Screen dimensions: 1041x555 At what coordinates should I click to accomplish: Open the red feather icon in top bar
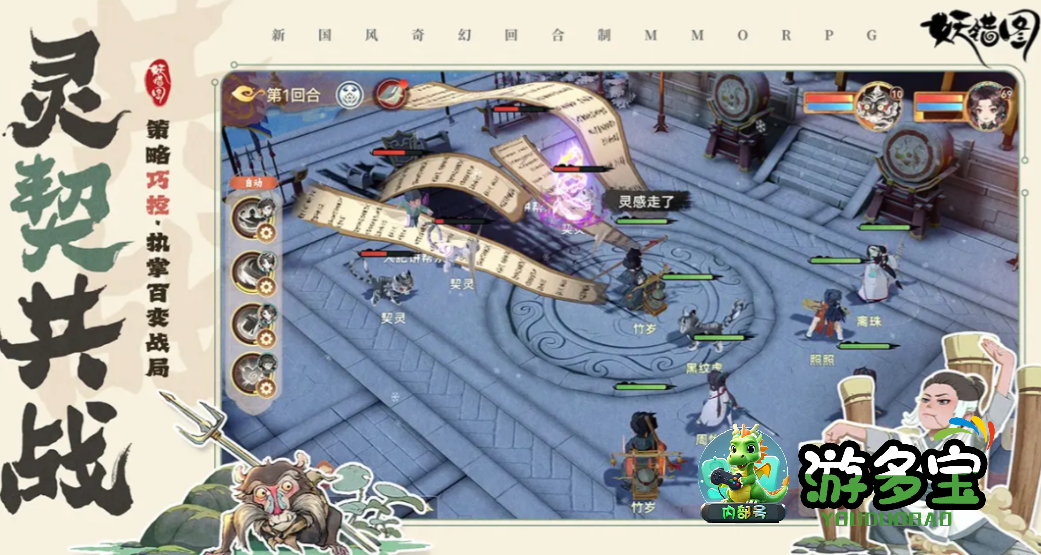(389, 94)
